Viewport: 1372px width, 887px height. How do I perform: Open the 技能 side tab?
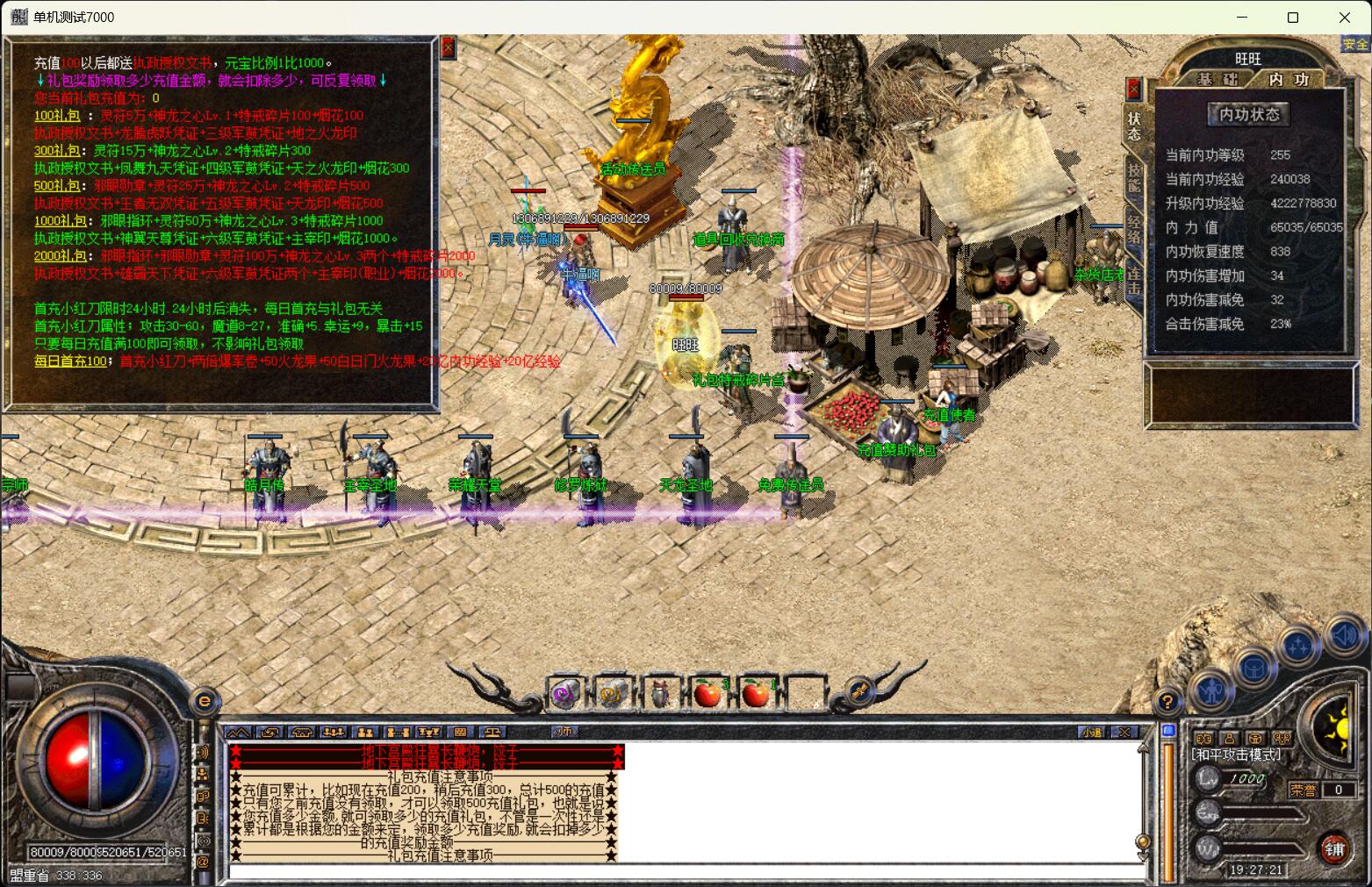1134,179
